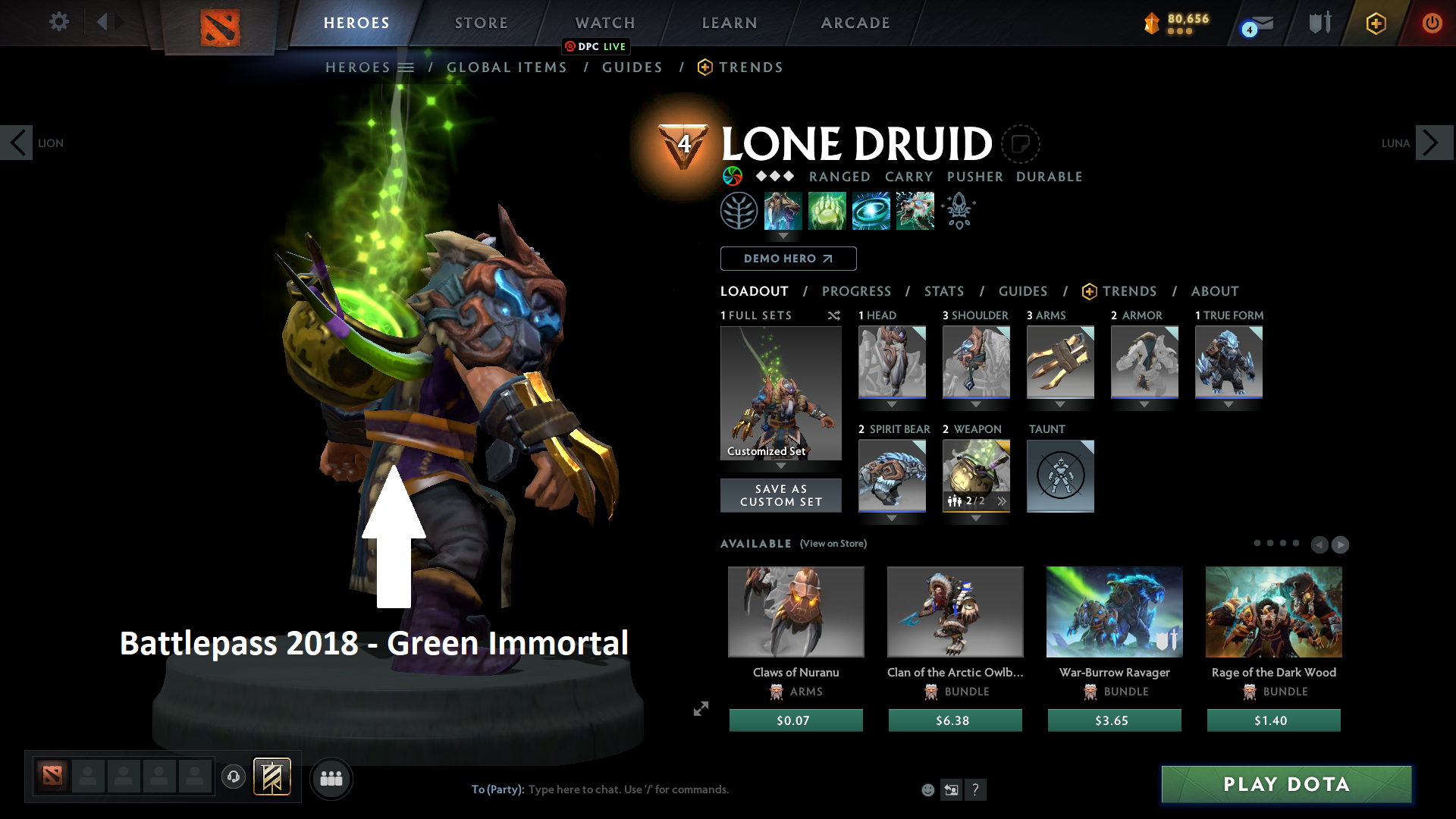Expand the Head item slot dropdown arrow

[x=892, y=405]
